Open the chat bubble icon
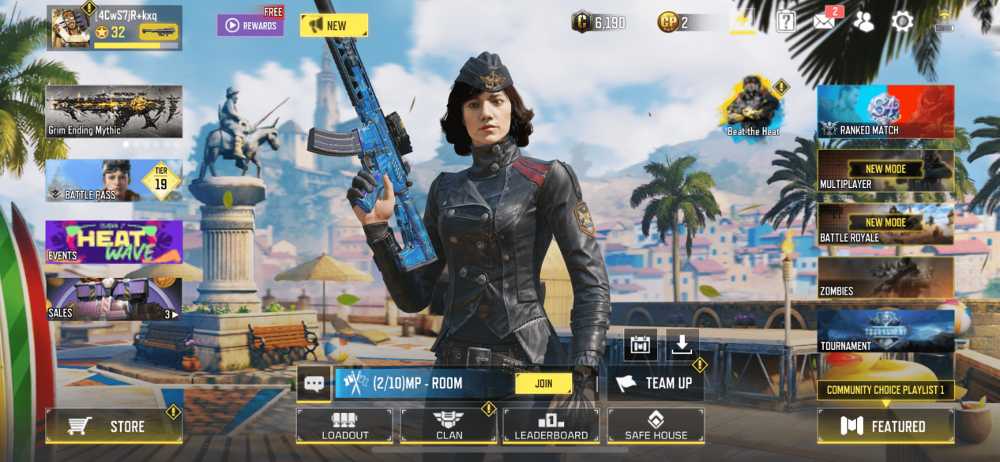This screenshot has height=462, width=1000. pyautogui.click(x=314, y=383)
